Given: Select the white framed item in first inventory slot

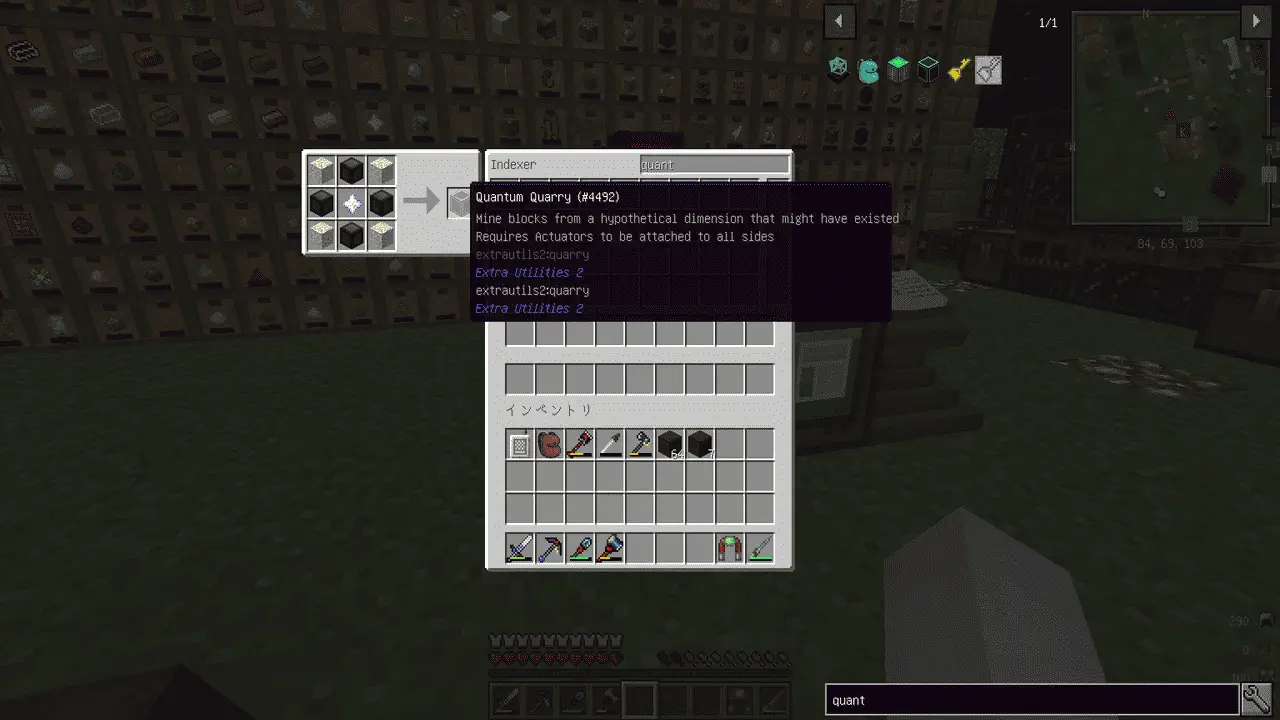Looking at the screenshot, I should pos(520,444).
